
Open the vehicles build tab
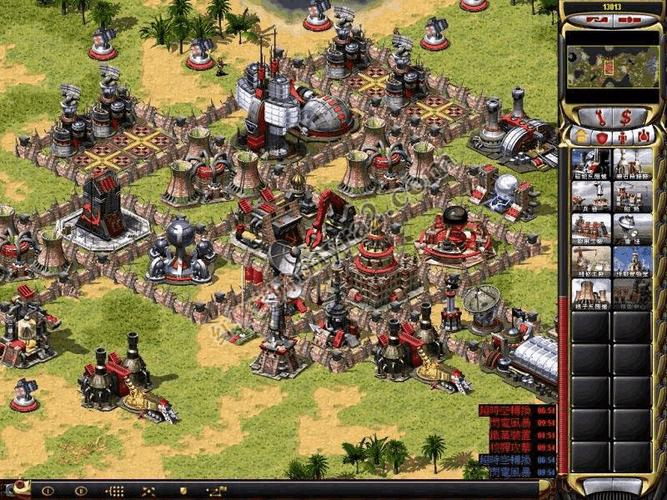645,136
